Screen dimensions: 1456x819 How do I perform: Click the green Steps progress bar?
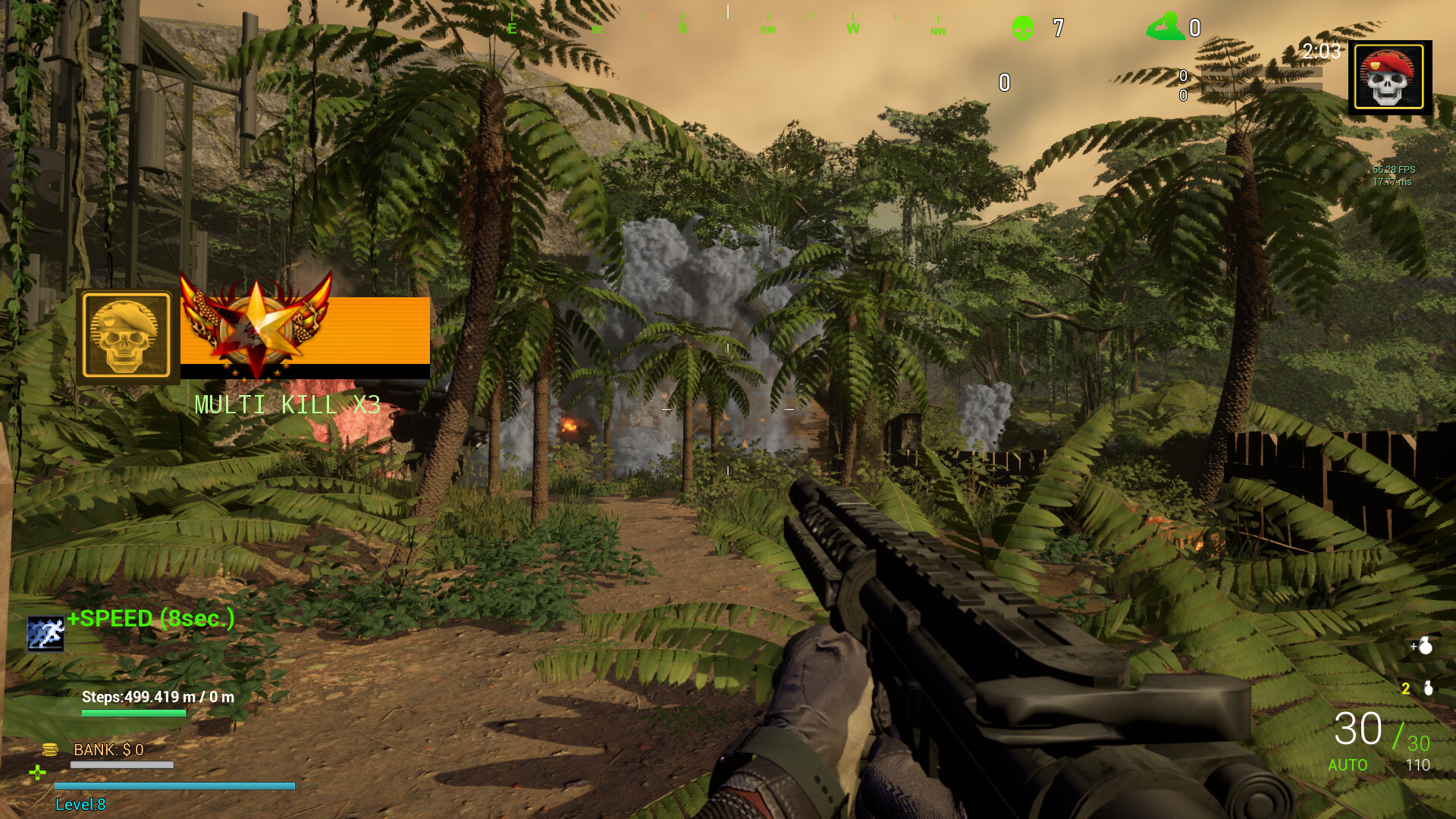[x=133, y=713]
